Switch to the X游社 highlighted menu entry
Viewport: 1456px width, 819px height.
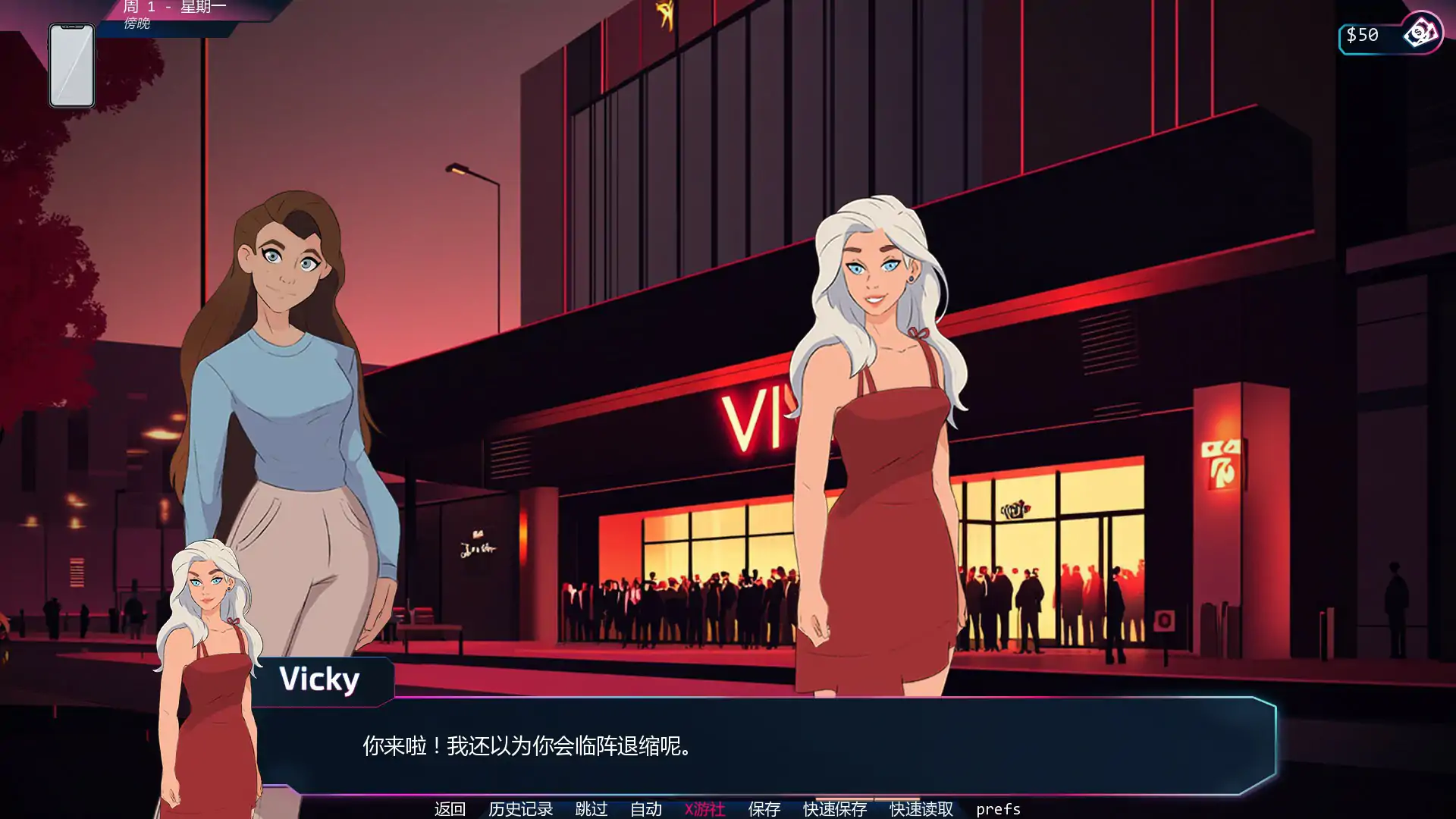point(704,809)
